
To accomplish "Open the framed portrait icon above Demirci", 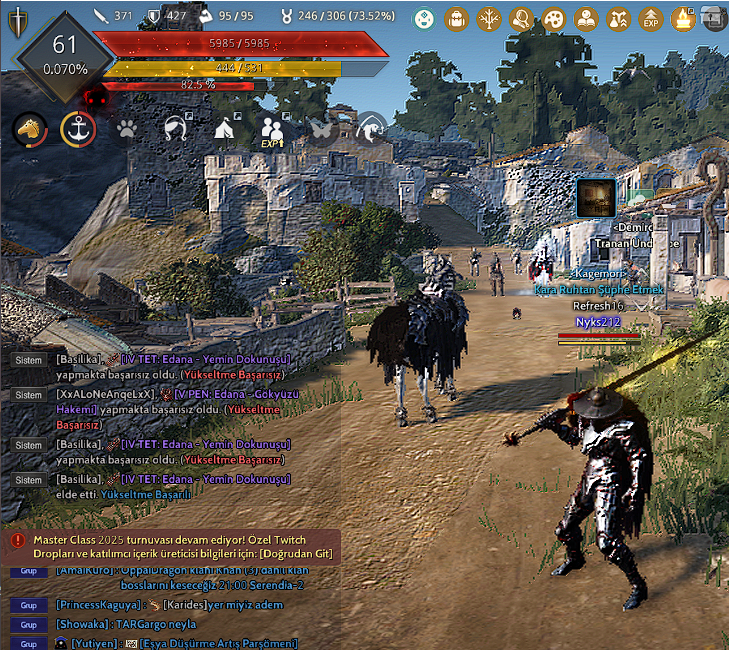I will tap(597, 196).
